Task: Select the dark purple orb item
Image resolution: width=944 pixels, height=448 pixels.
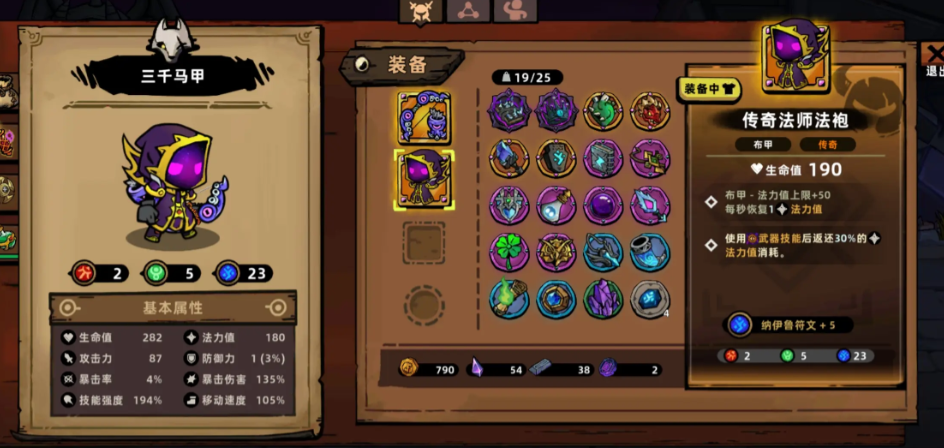Action: 603,205
